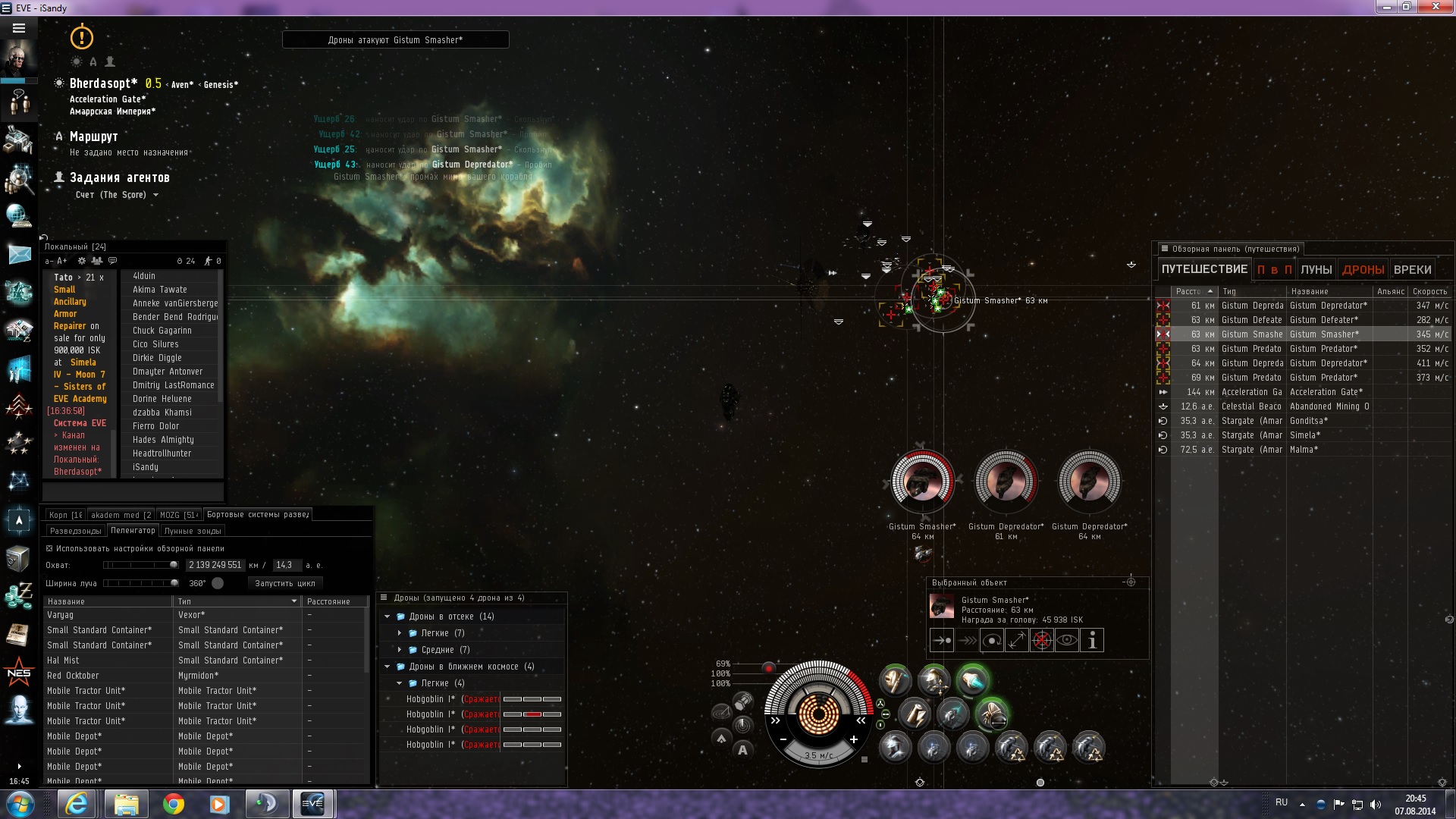Show info on selected Gistum Smasher
The image size is (1456, 819).
1092,641
